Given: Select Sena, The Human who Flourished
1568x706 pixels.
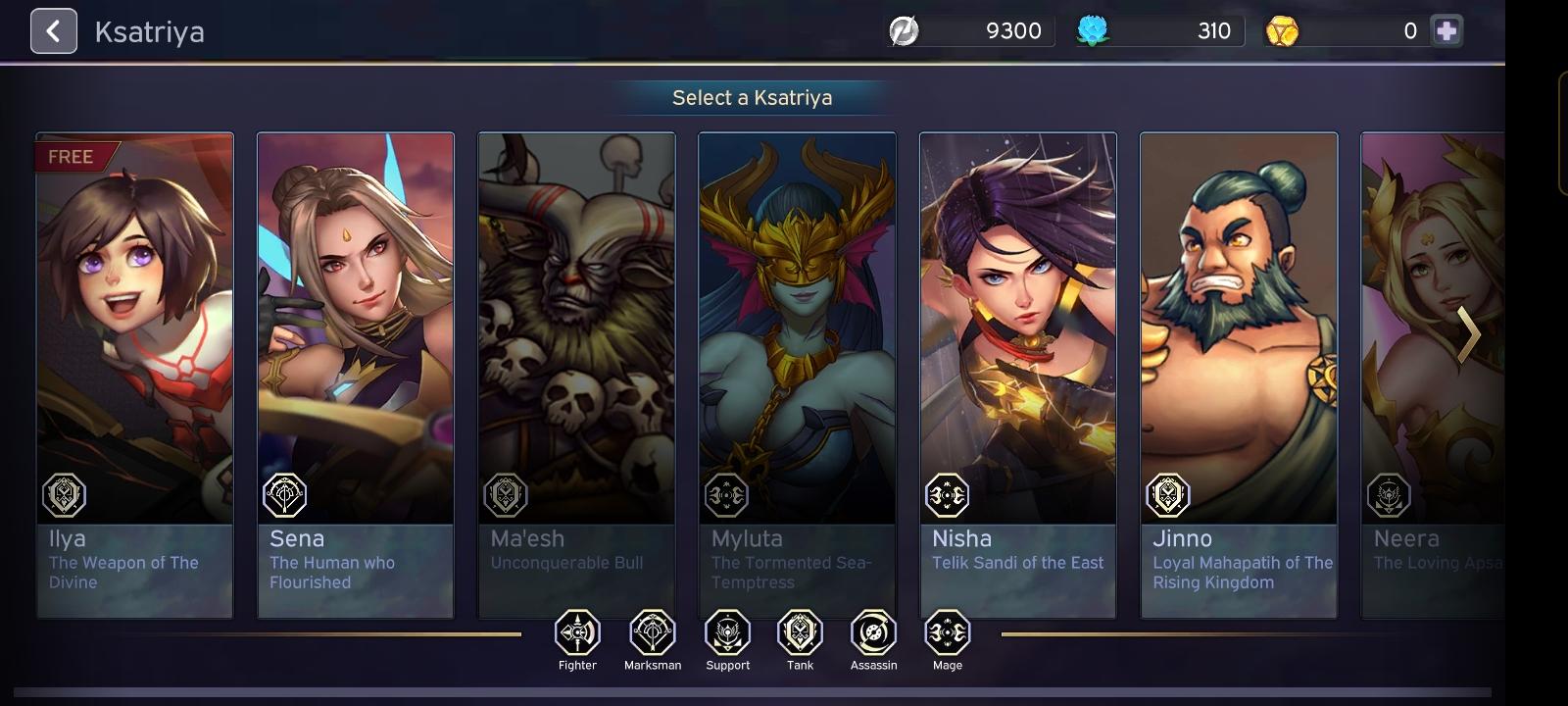Looking at the screenshot, I should click(x=355, y=373).
